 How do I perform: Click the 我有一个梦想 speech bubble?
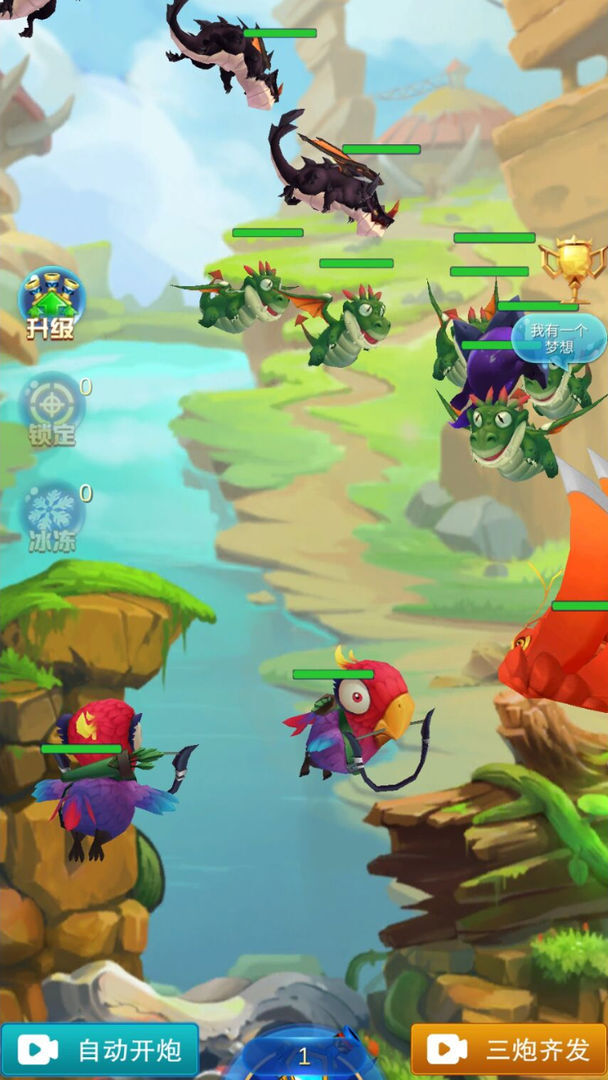point(558,338)
